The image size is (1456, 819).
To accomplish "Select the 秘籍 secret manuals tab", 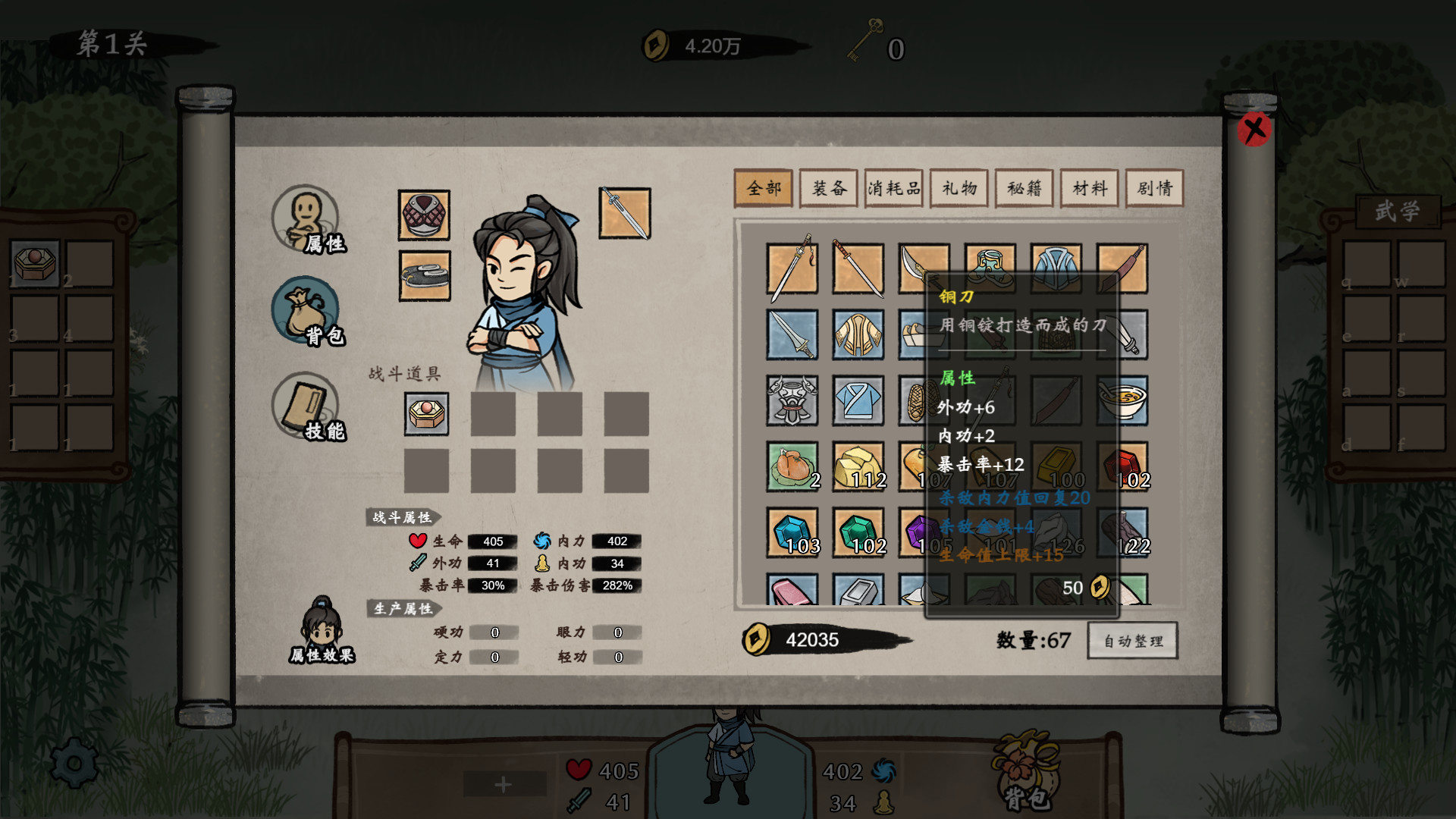I will click(1025, 188).
